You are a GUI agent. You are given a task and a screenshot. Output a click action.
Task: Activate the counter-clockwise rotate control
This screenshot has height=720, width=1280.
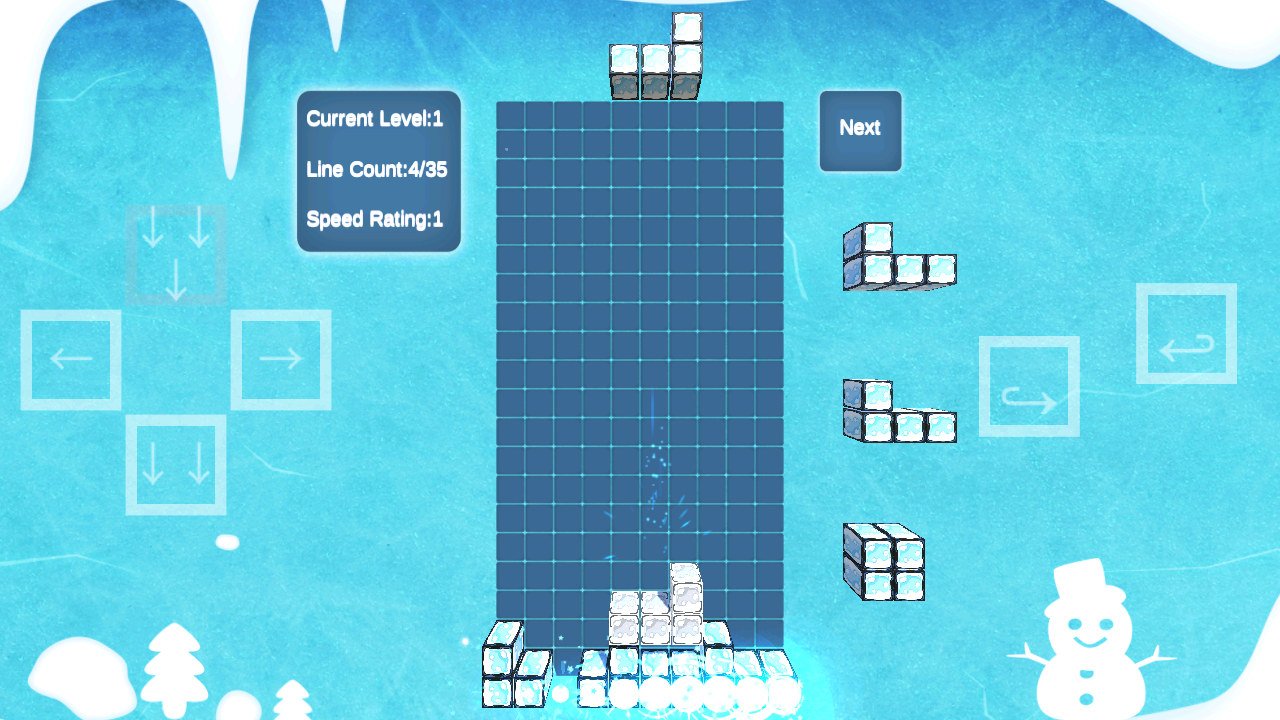[1187, 335]
